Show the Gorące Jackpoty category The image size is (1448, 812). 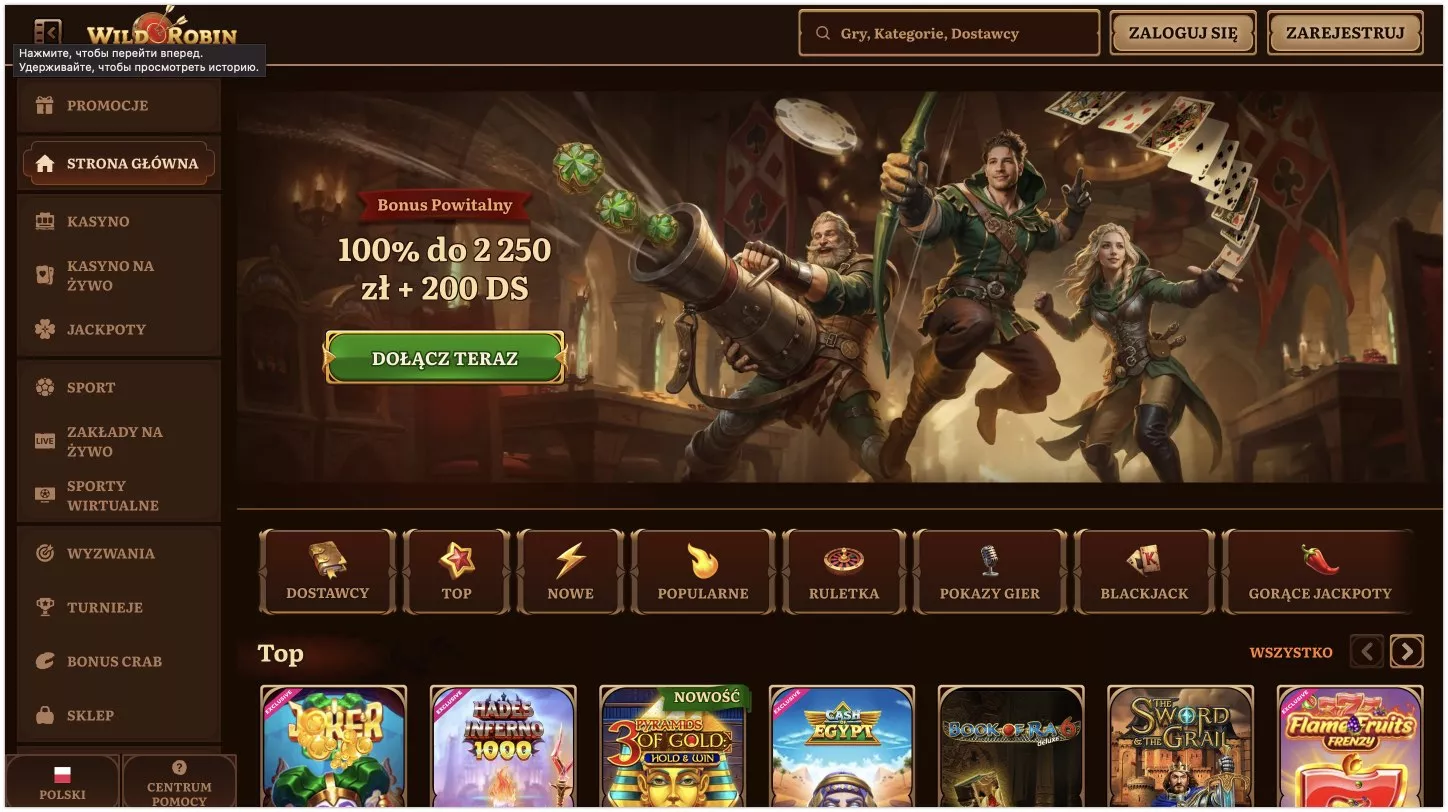[x=1319, y=572]
